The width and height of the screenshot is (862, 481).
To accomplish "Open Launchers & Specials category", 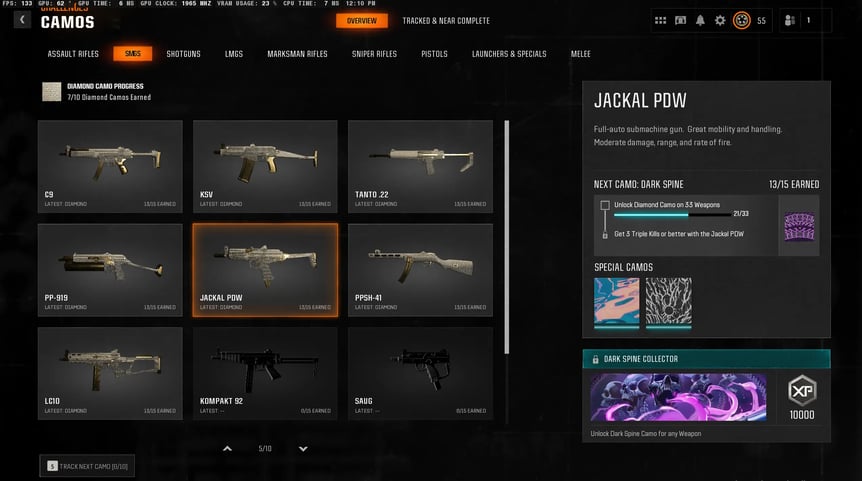I will pyautogui.click(x=509, y=54).
